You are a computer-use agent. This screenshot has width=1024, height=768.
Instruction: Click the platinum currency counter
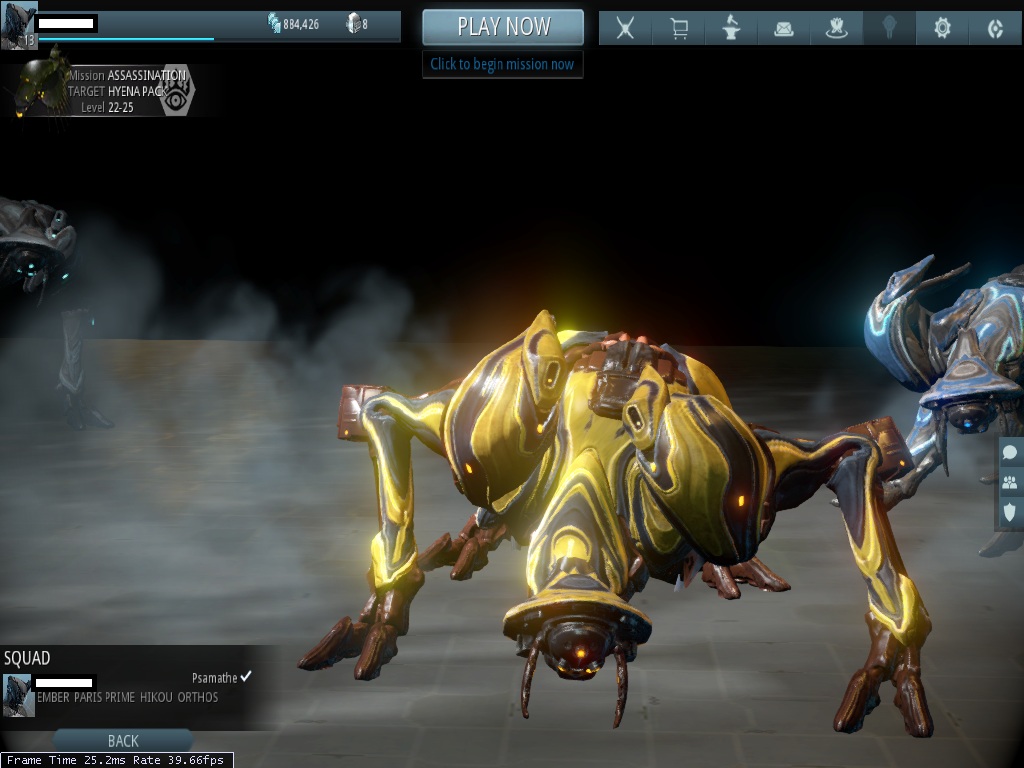coord(357,24)
